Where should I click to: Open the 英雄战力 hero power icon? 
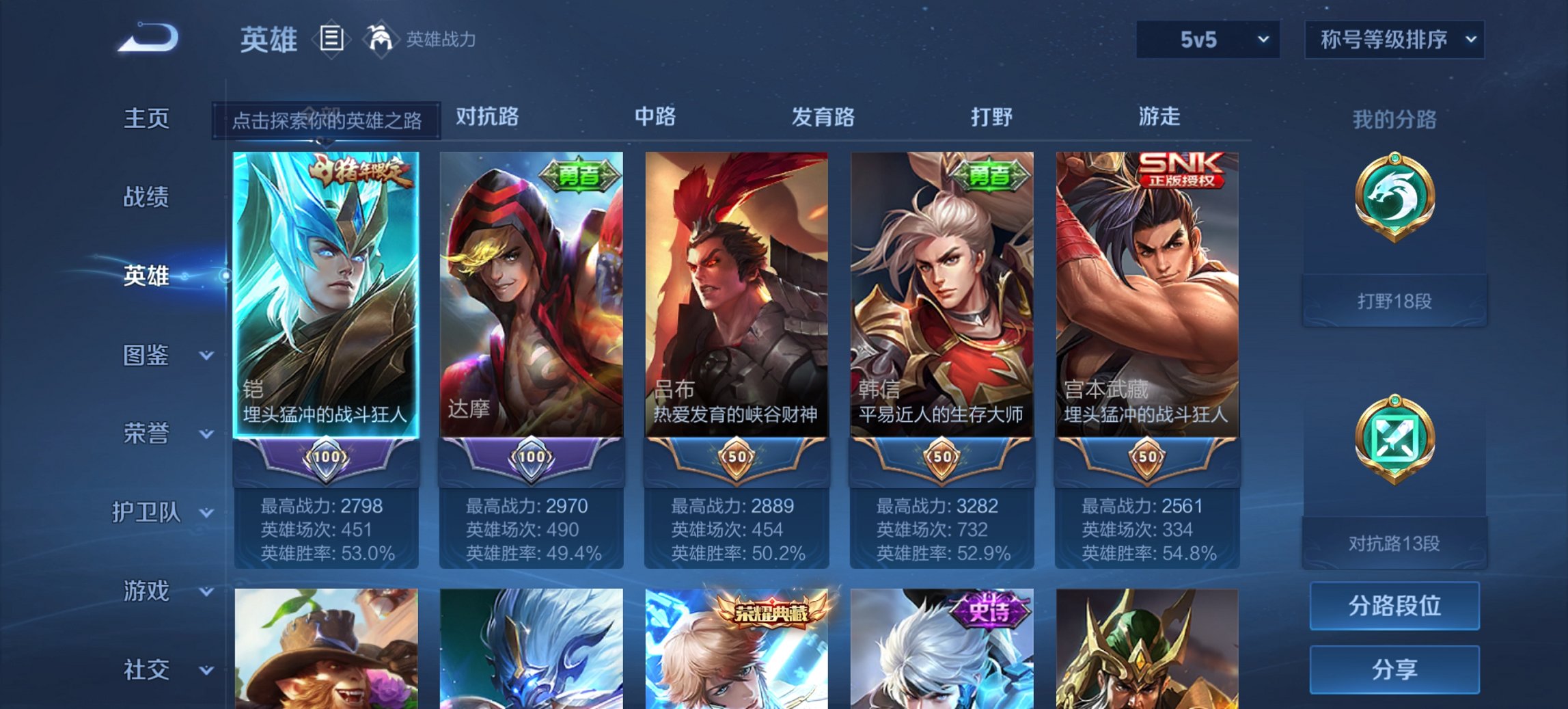point(381,39)
